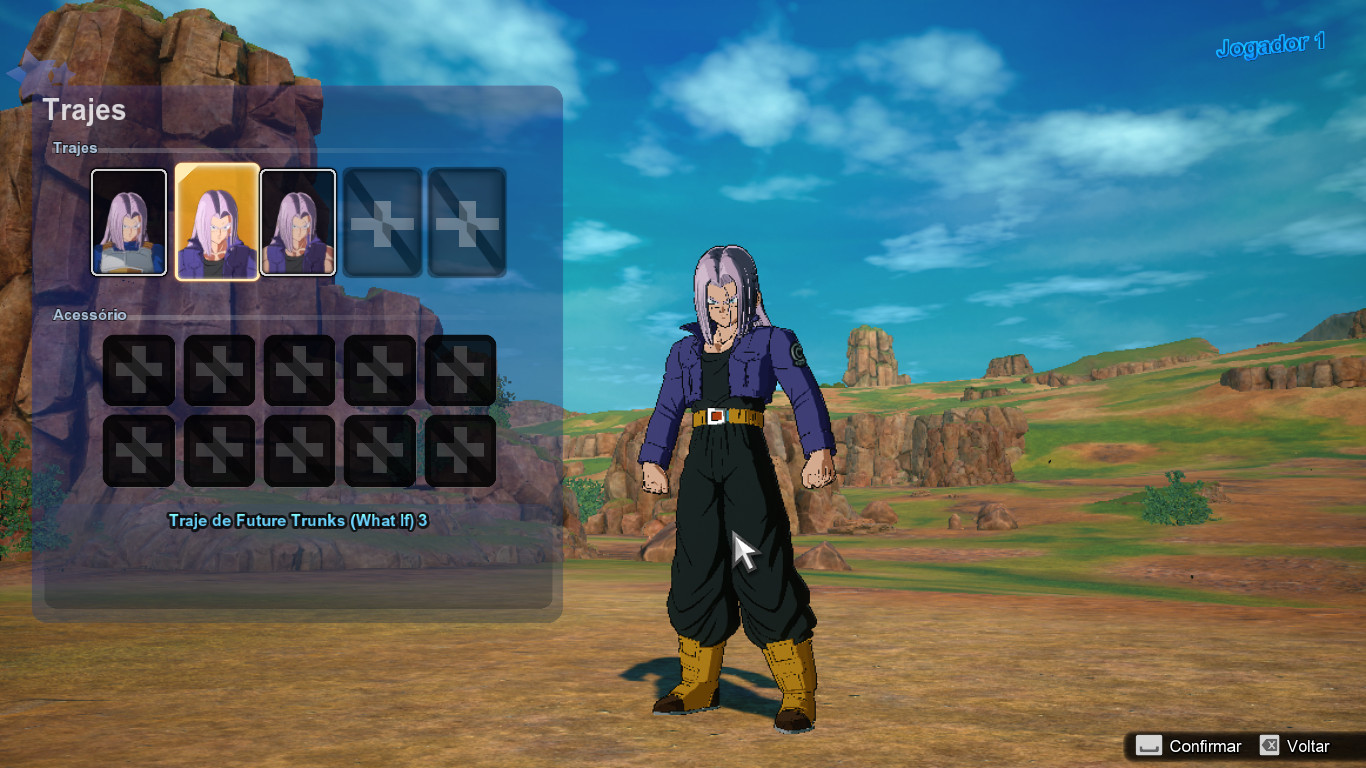Screen dimensions: 1366x768
Task: Select the middle accessory slot, top row
Action: pyautogui.click(x=298, y=369)
